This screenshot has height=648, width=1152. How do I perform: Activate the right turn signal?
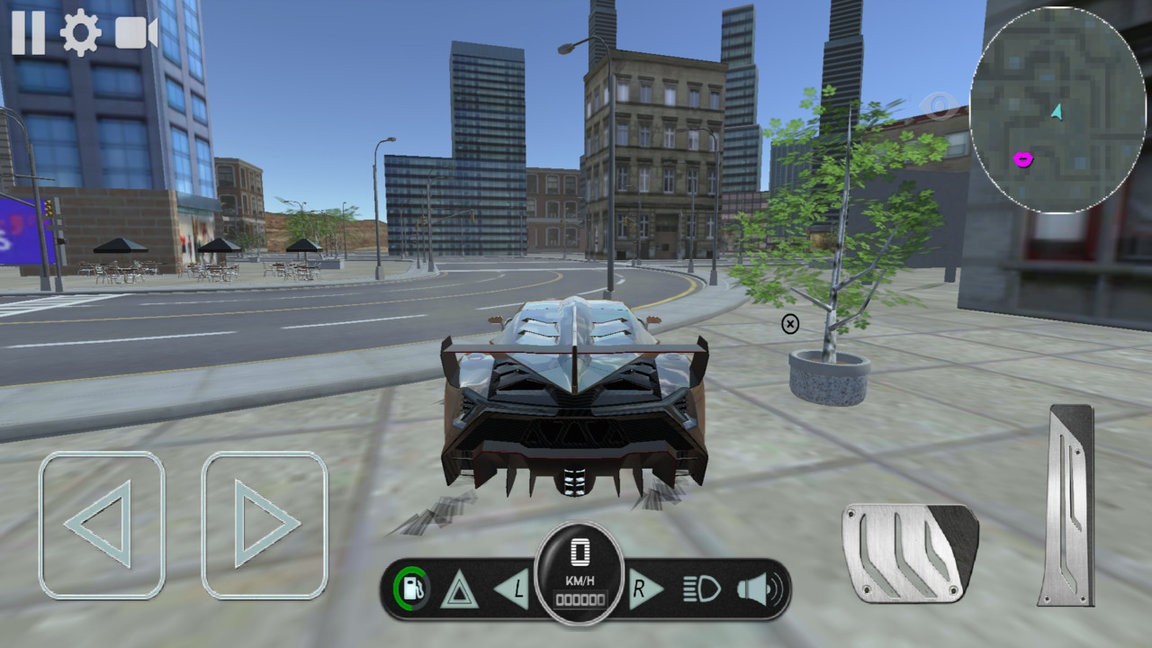(645, 589)
